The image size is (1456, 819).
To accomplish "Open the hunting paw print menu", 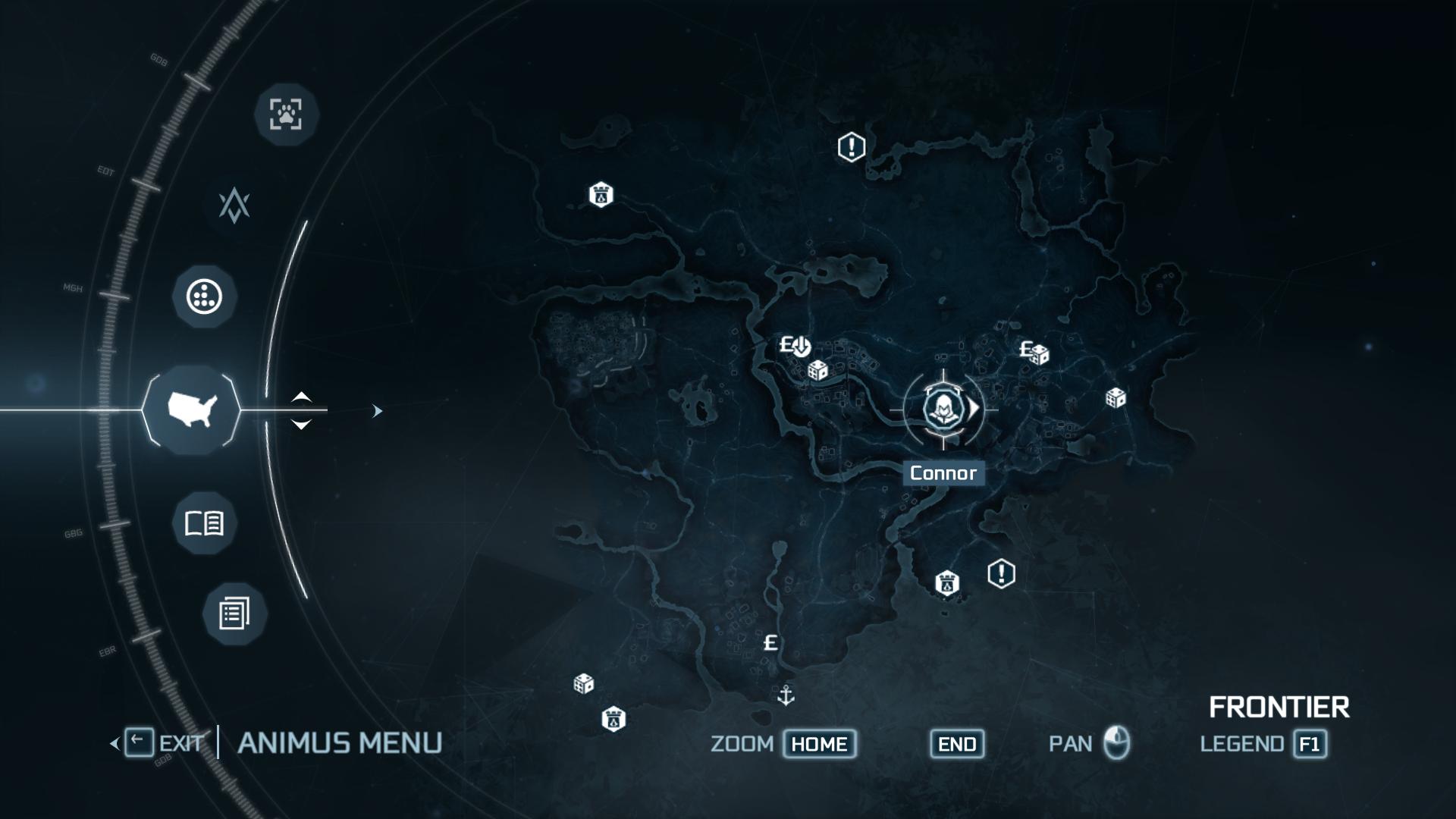I will point(285,115).
